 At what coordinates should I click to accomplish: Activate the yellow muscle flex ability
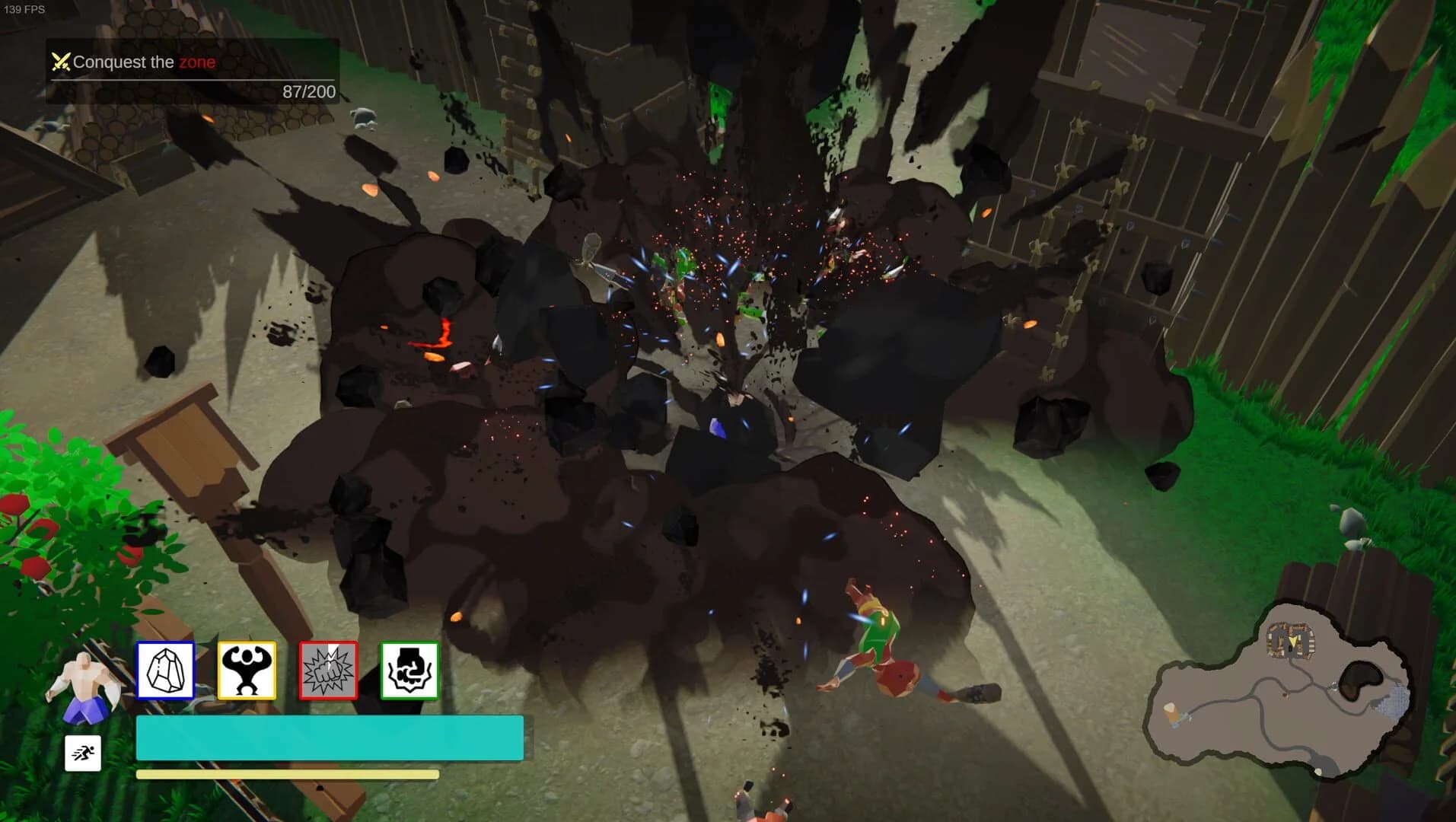tap(247, 670)
